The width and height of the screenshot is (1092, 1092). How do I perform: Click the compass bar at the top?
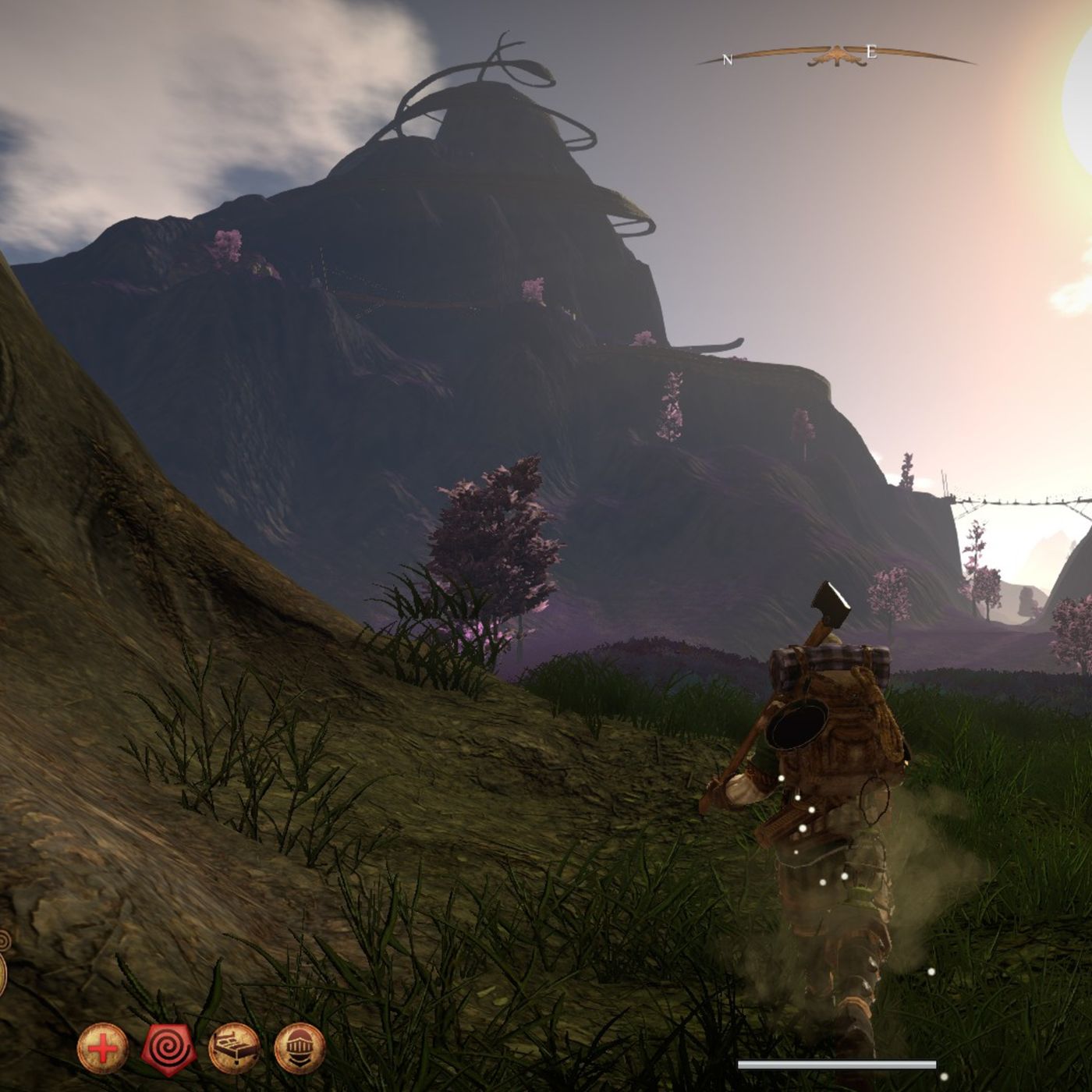coord(836,56)
